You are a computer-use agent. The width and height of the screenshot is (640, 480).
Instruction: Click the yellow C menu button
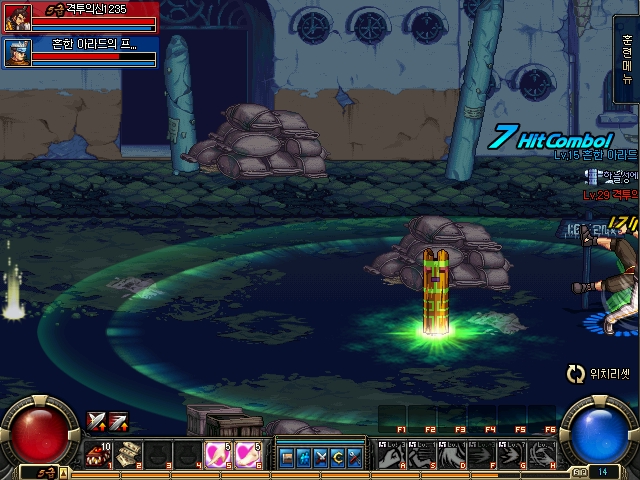coord(337,457)
